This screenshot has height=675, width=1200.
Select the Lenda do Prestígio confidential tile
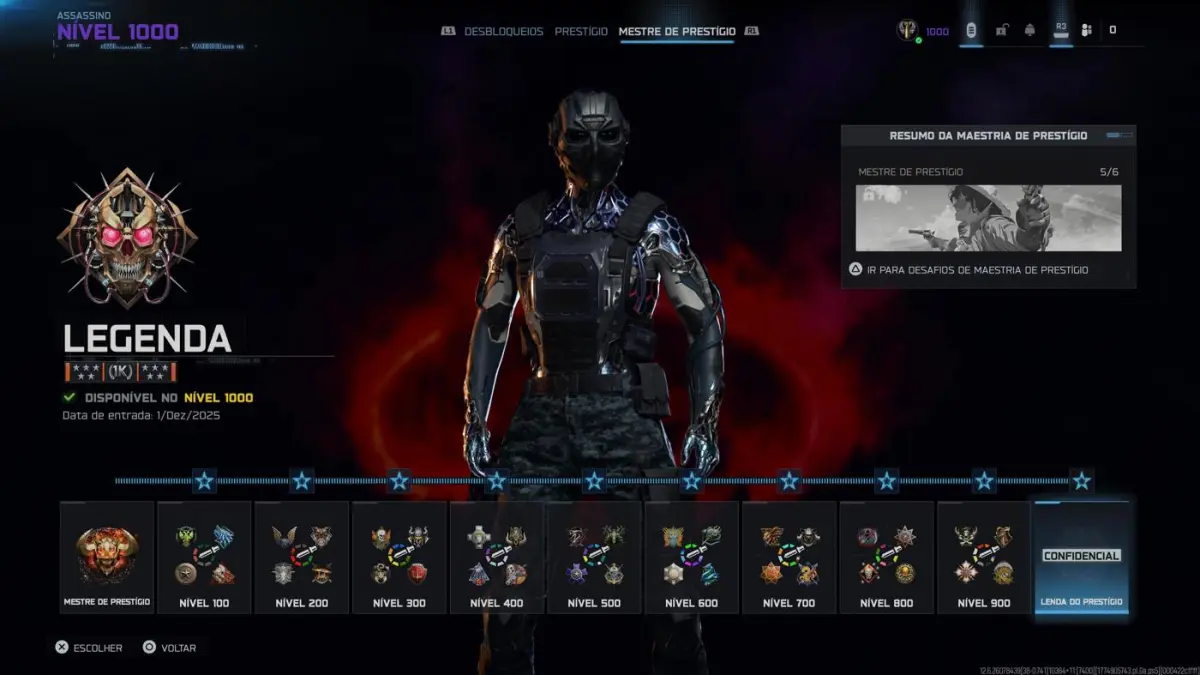coord(1081,557)
